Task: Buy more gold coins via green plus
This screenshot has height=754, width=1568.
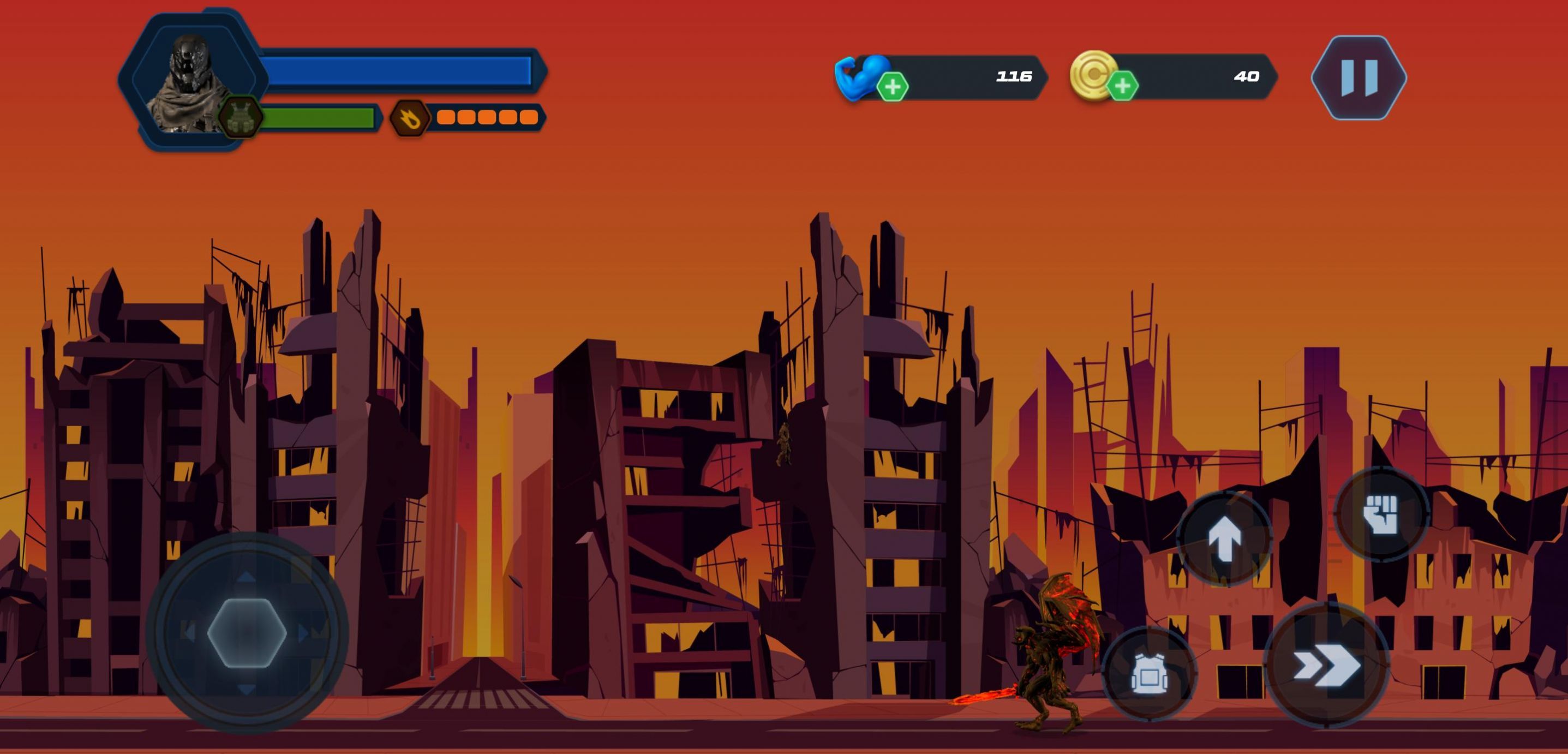Action: pos(1122,86)
